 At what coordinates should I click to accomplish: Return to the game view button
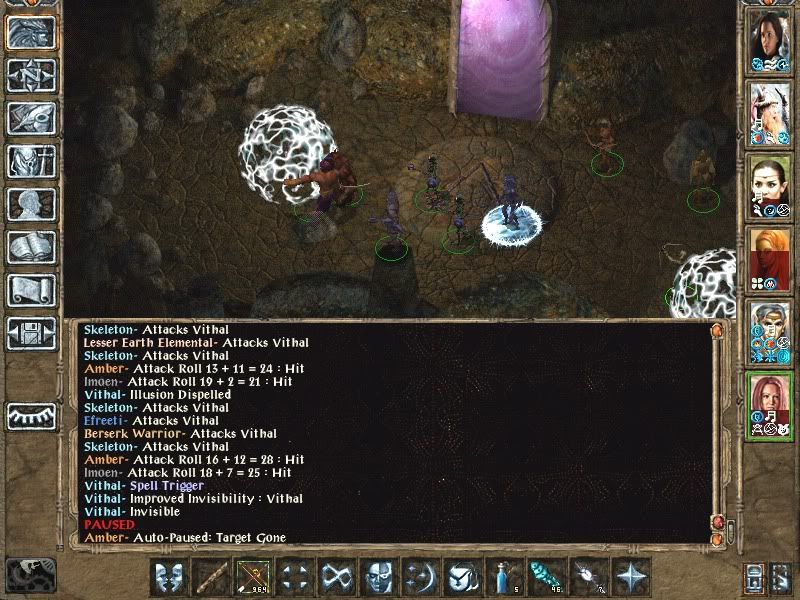point(31,33)
